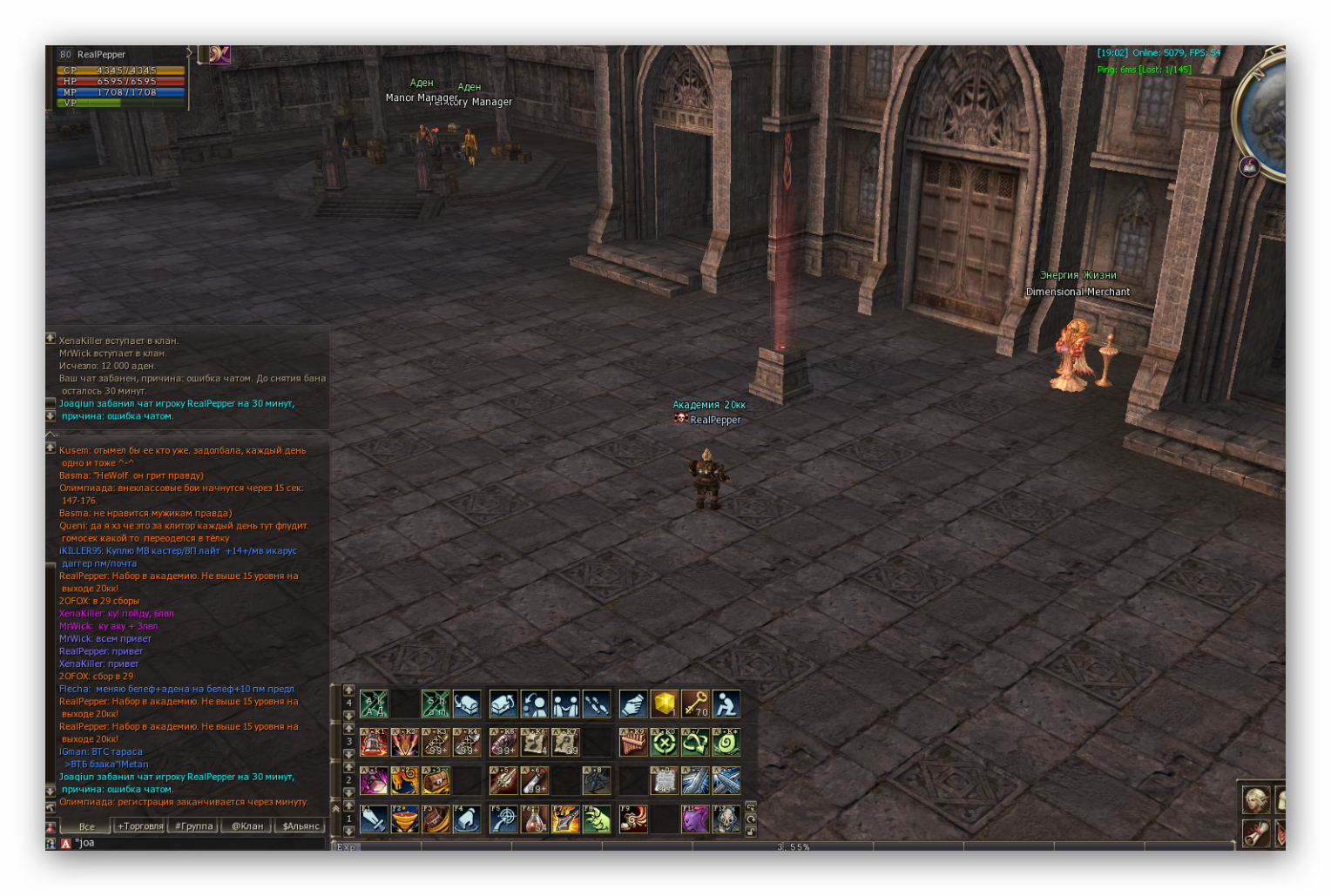
Task: Activate the F8 green boar skill
Action: 597,819
